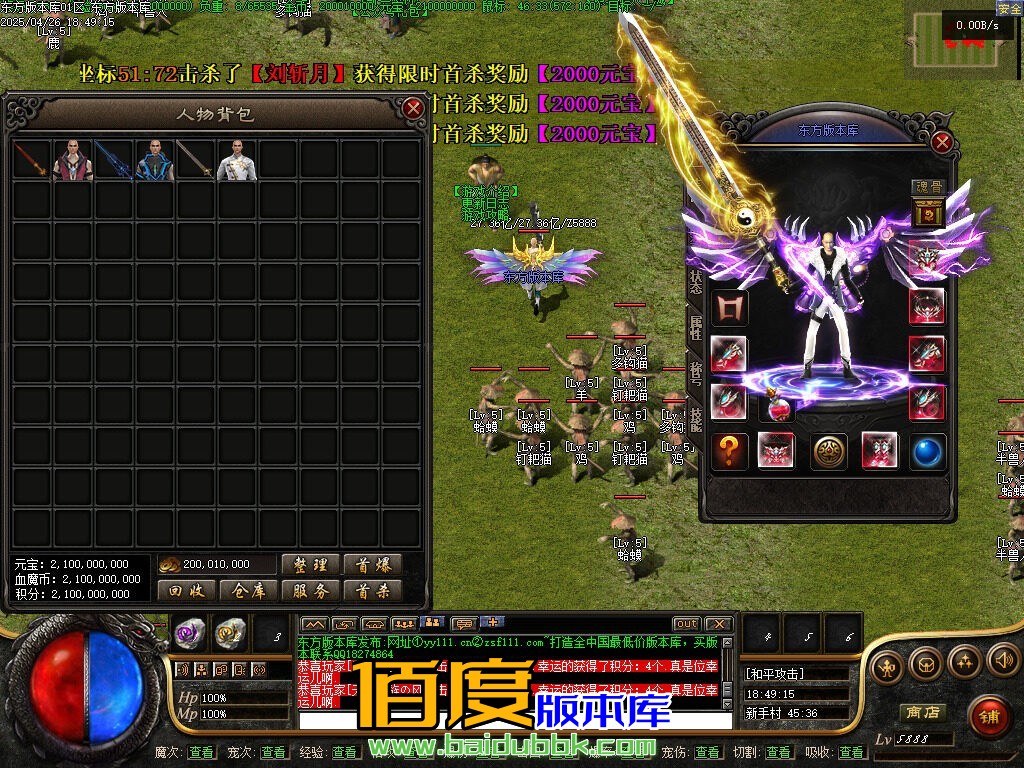
Task: Click the round red 铺 button
Action: [x=988, y=716]
